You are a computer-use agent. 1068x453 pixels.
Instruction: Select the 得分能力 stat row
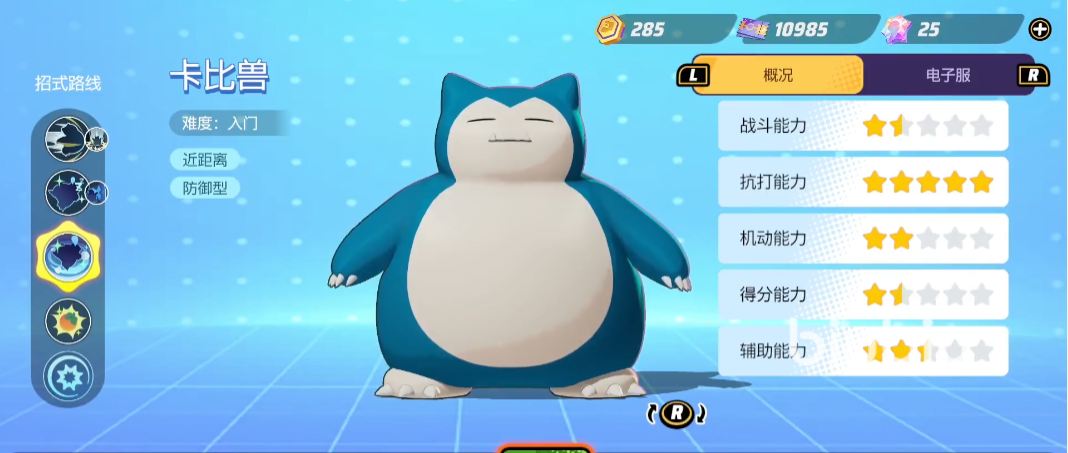coord(862,295)
